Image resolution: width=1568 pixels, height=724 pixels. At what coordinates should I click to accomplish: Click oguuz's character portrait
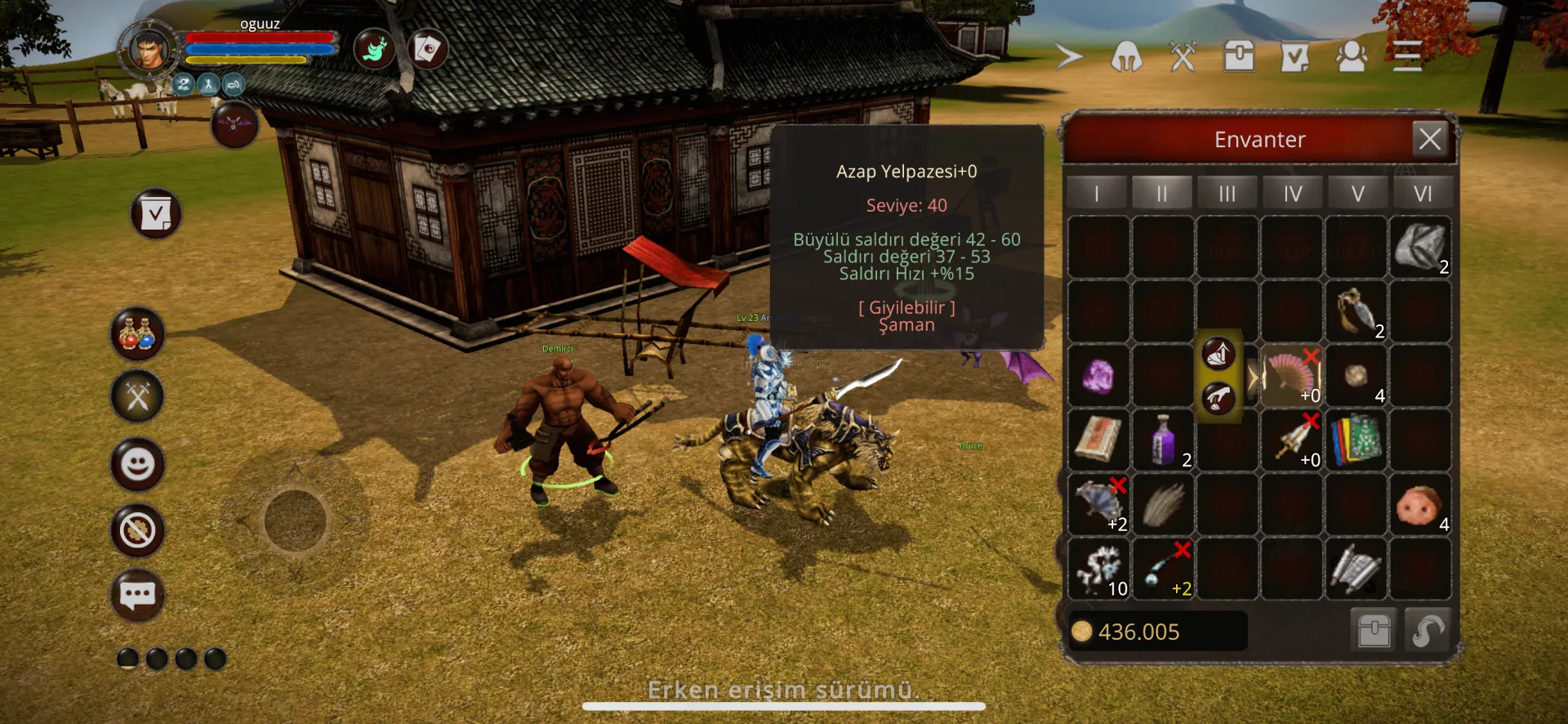point(149,51)
